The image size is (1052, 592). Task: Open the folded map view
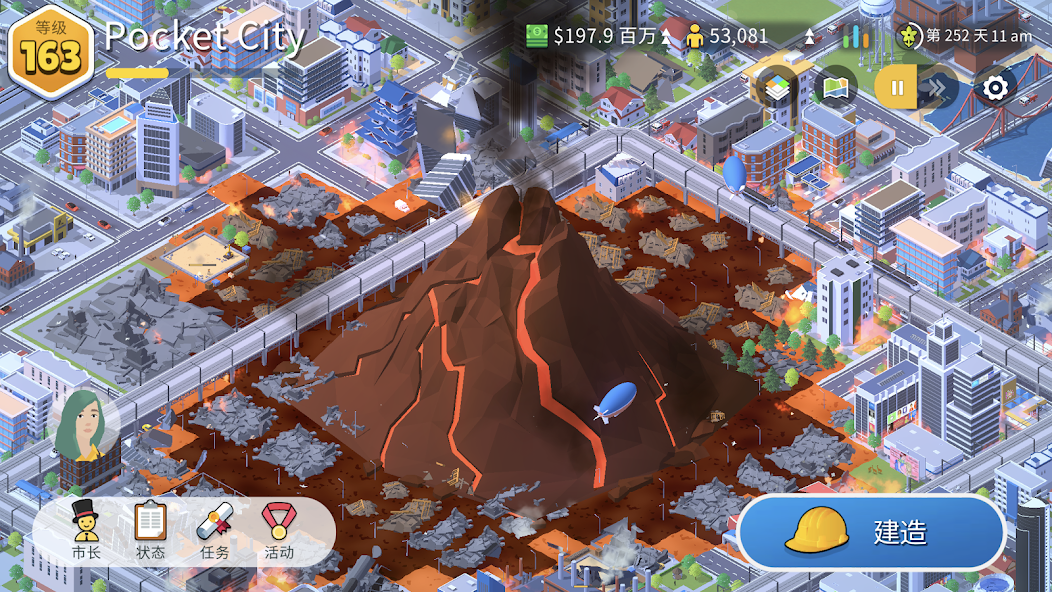[x=836, y=88]
